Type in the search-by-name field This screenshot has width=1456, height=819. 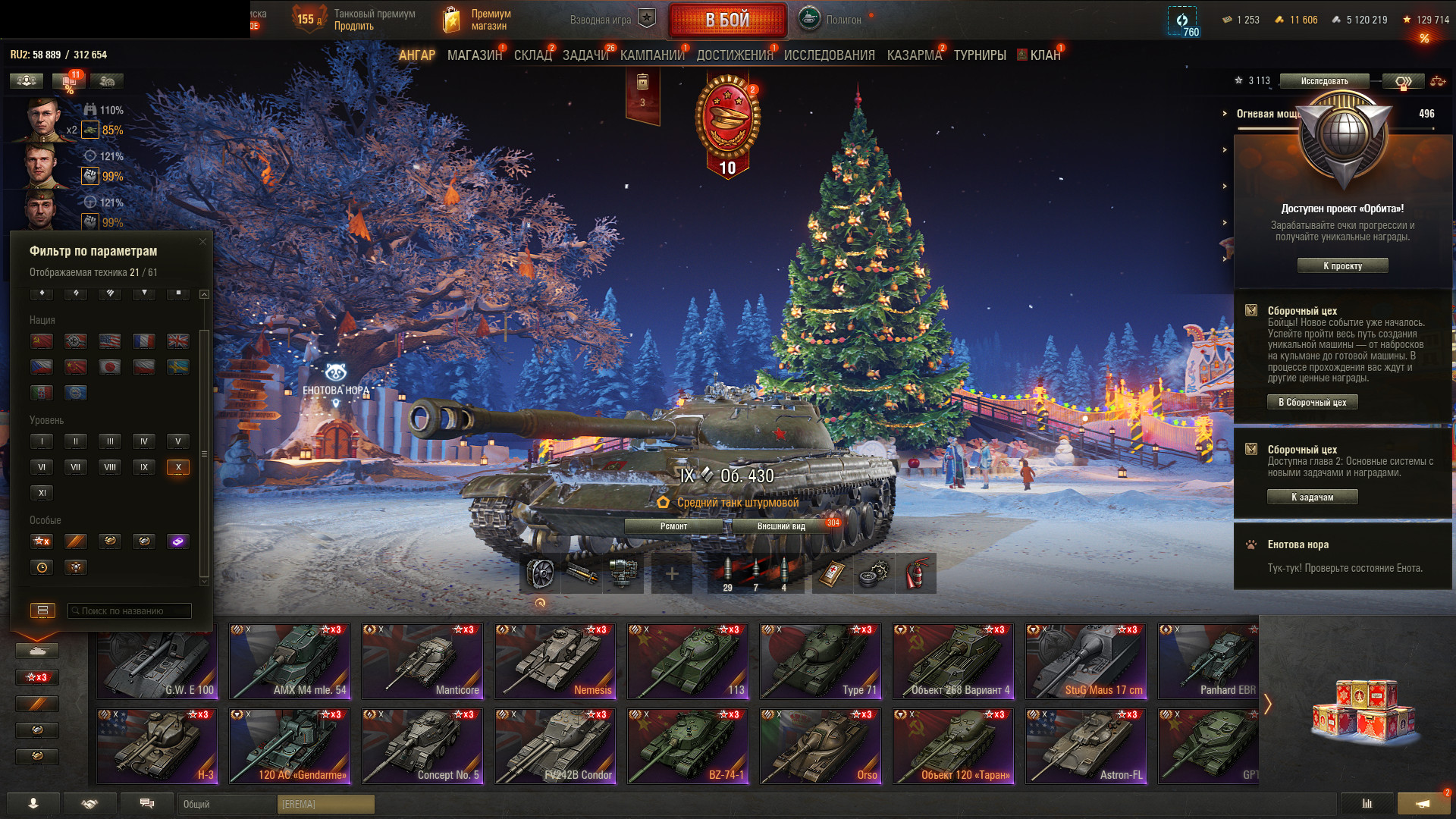pyautogui.click(x=129, y=611)
